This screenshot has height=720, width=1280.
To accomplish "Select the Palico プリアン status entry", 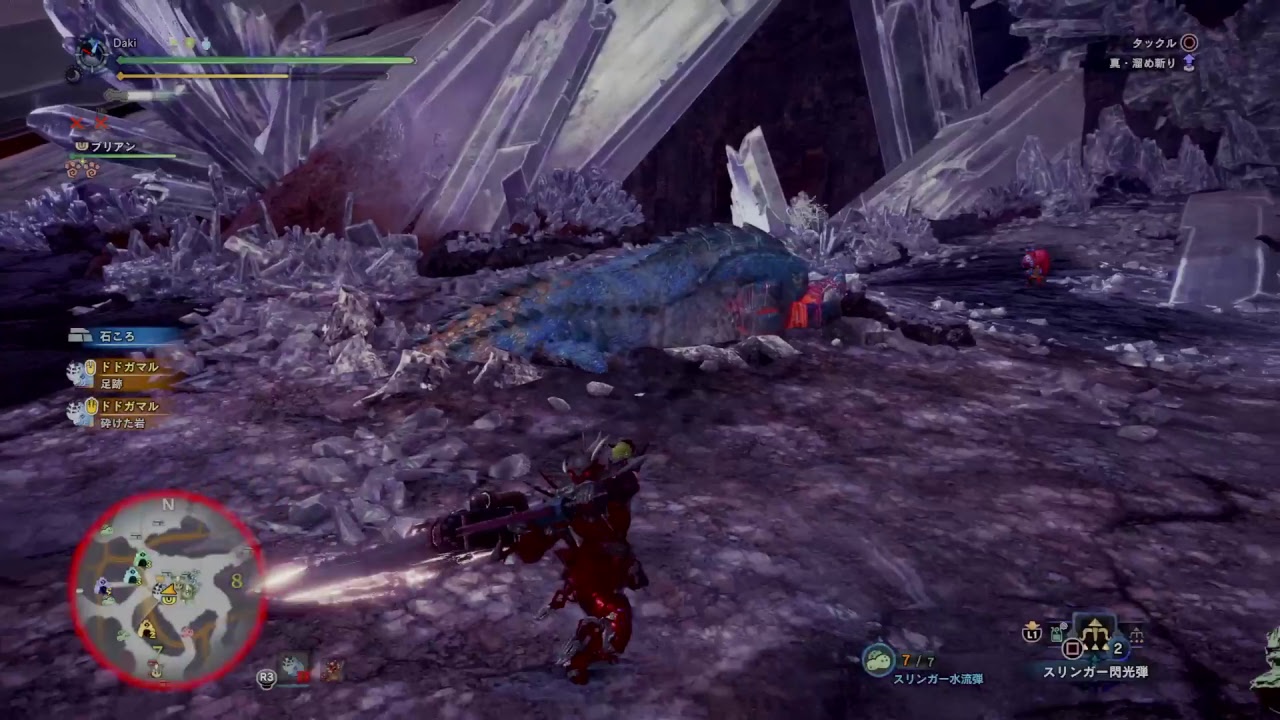I will coord(112,147).
